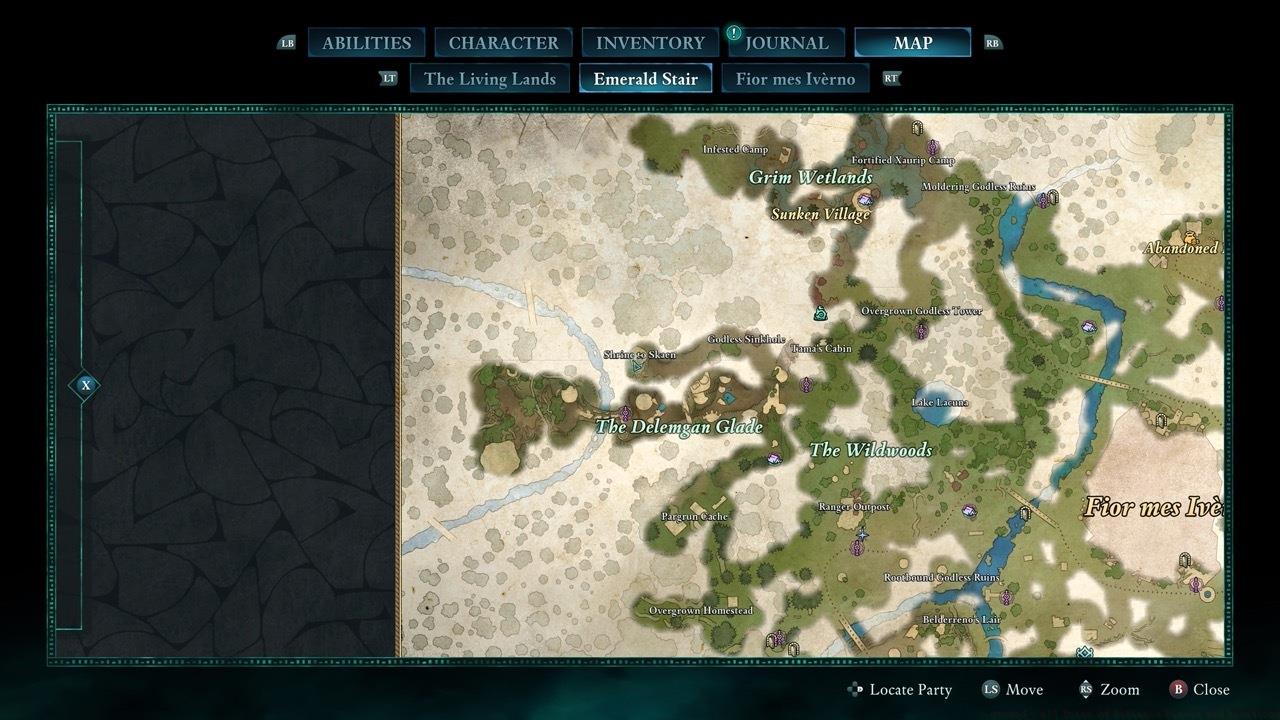Select the player location marker near Ranger Outpost
This screenshot has height=720, width=1280.
coord(862,534)
